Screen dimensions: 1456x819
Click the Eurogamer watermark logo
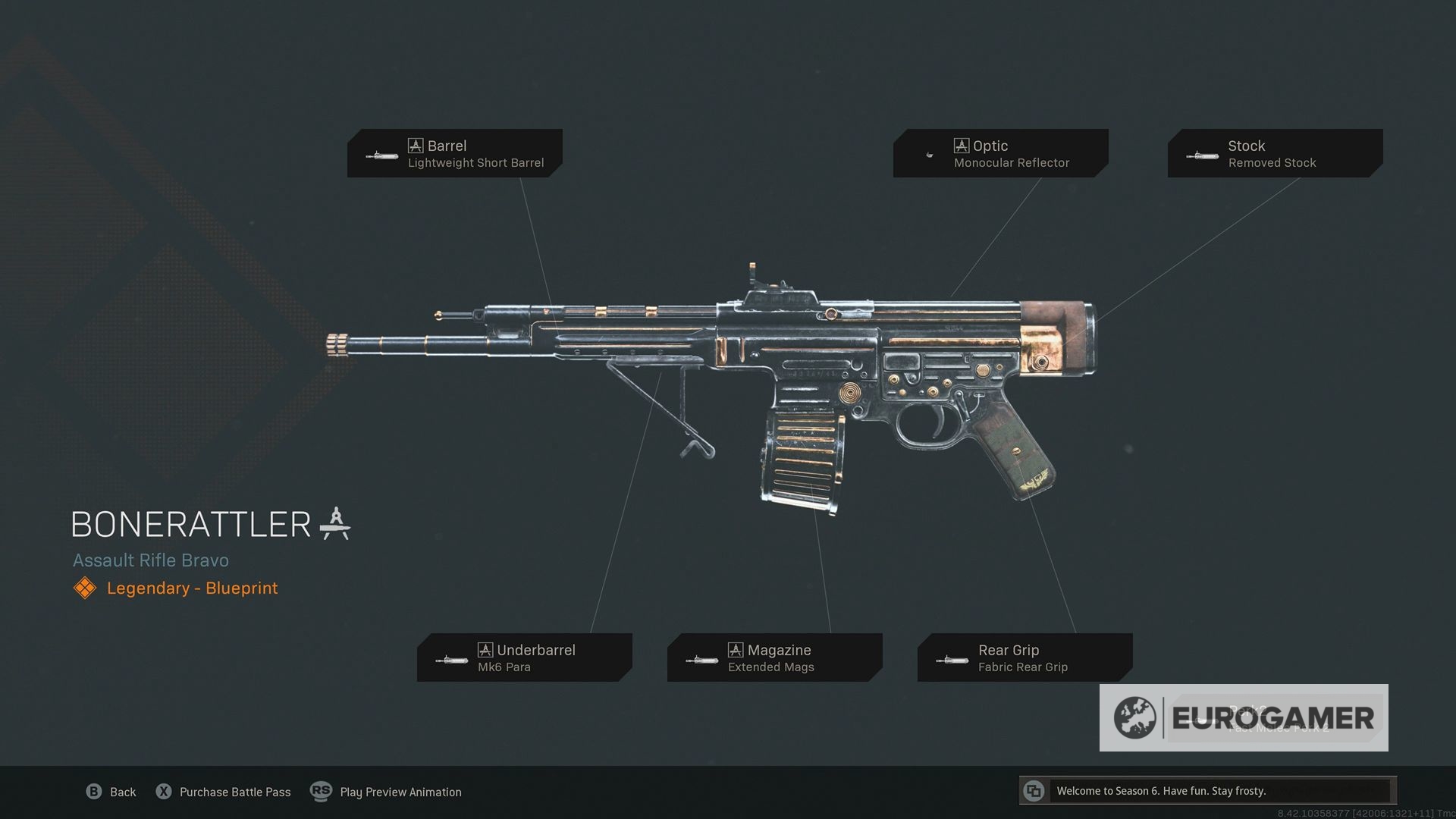tap(1244, 717)
